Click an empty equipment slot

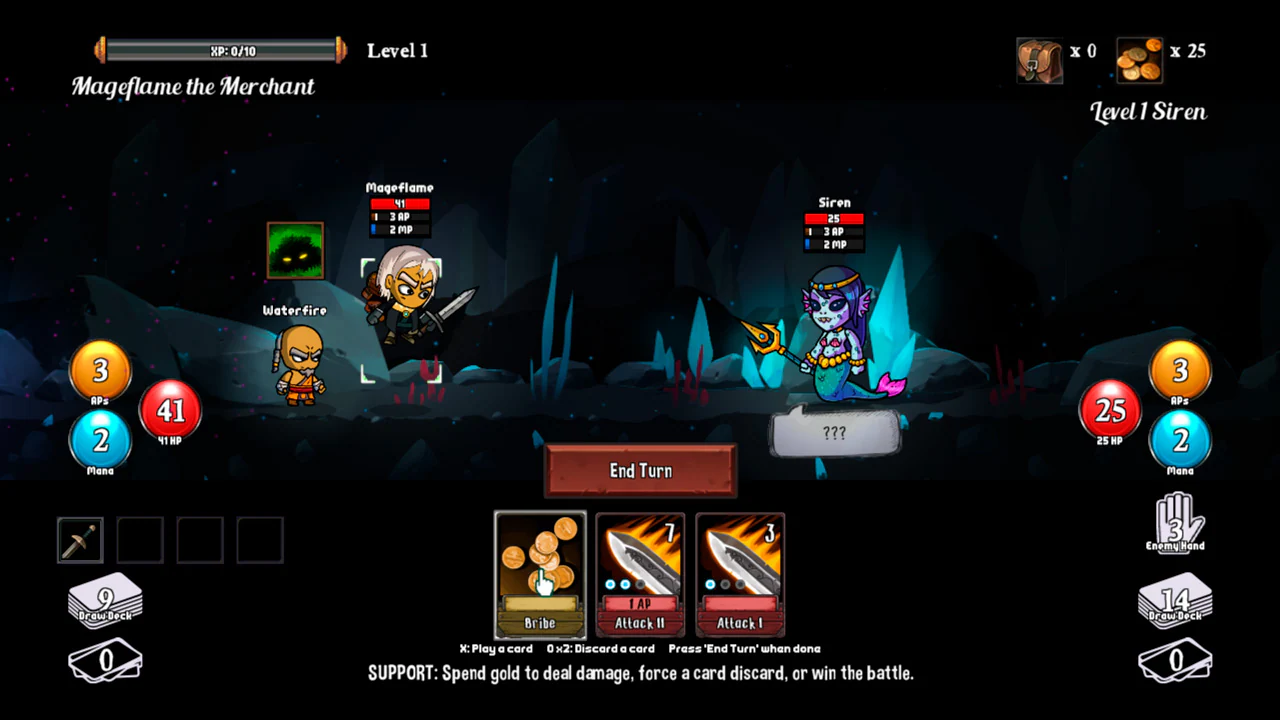139,538
